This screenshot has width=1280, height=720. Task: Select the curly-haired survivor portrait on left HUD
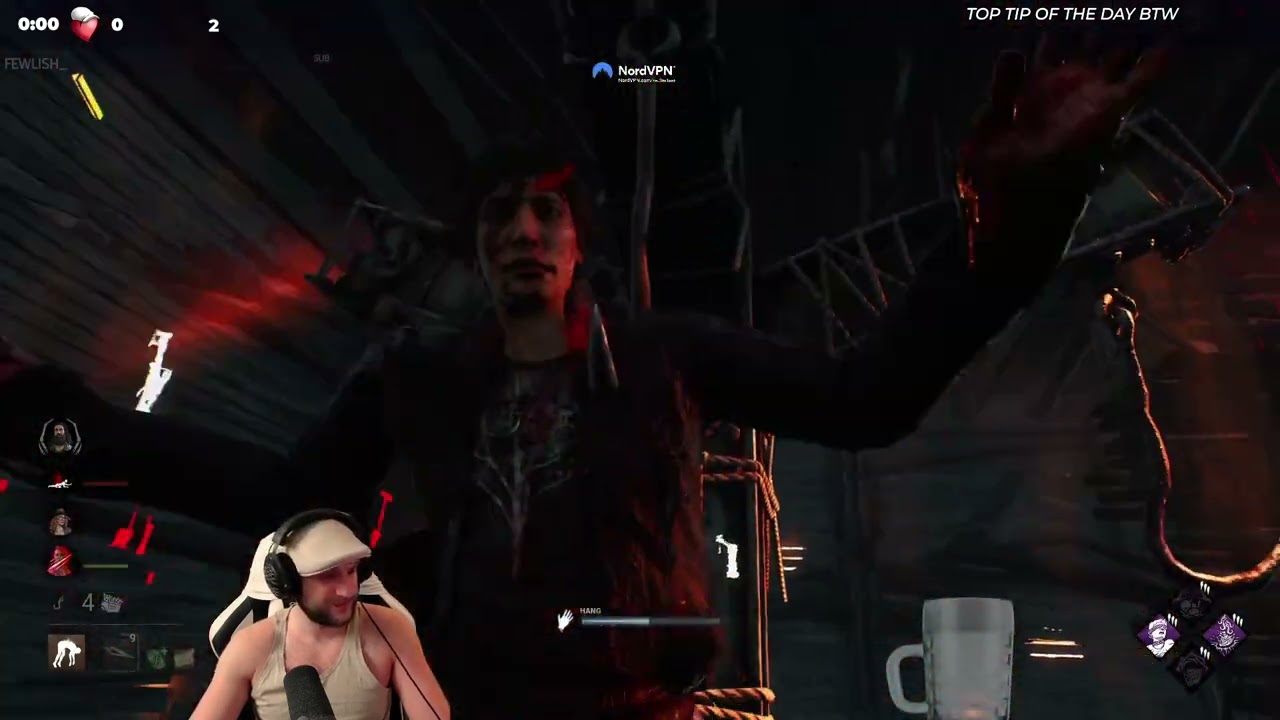pyautogui.click(x=60, y=520)
